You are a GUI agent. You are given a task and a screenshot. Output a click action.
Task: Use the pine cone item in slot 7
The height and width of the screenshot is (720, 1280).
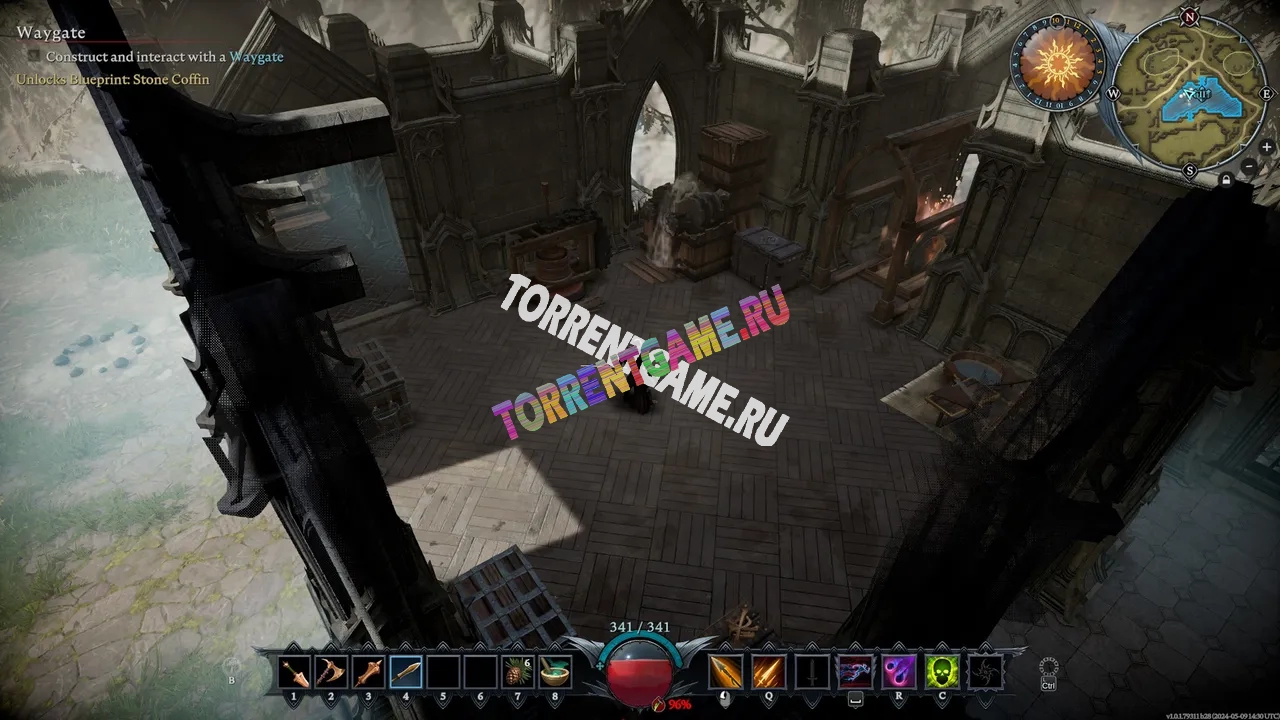click(516, 672)
